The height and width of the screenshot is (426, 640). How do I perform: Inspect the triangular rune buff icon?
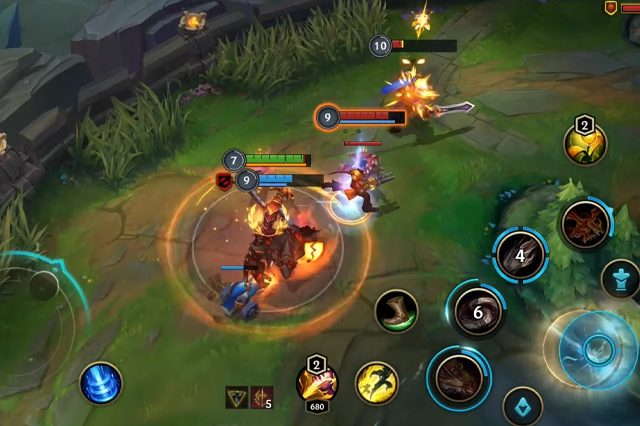coord(237,397)
